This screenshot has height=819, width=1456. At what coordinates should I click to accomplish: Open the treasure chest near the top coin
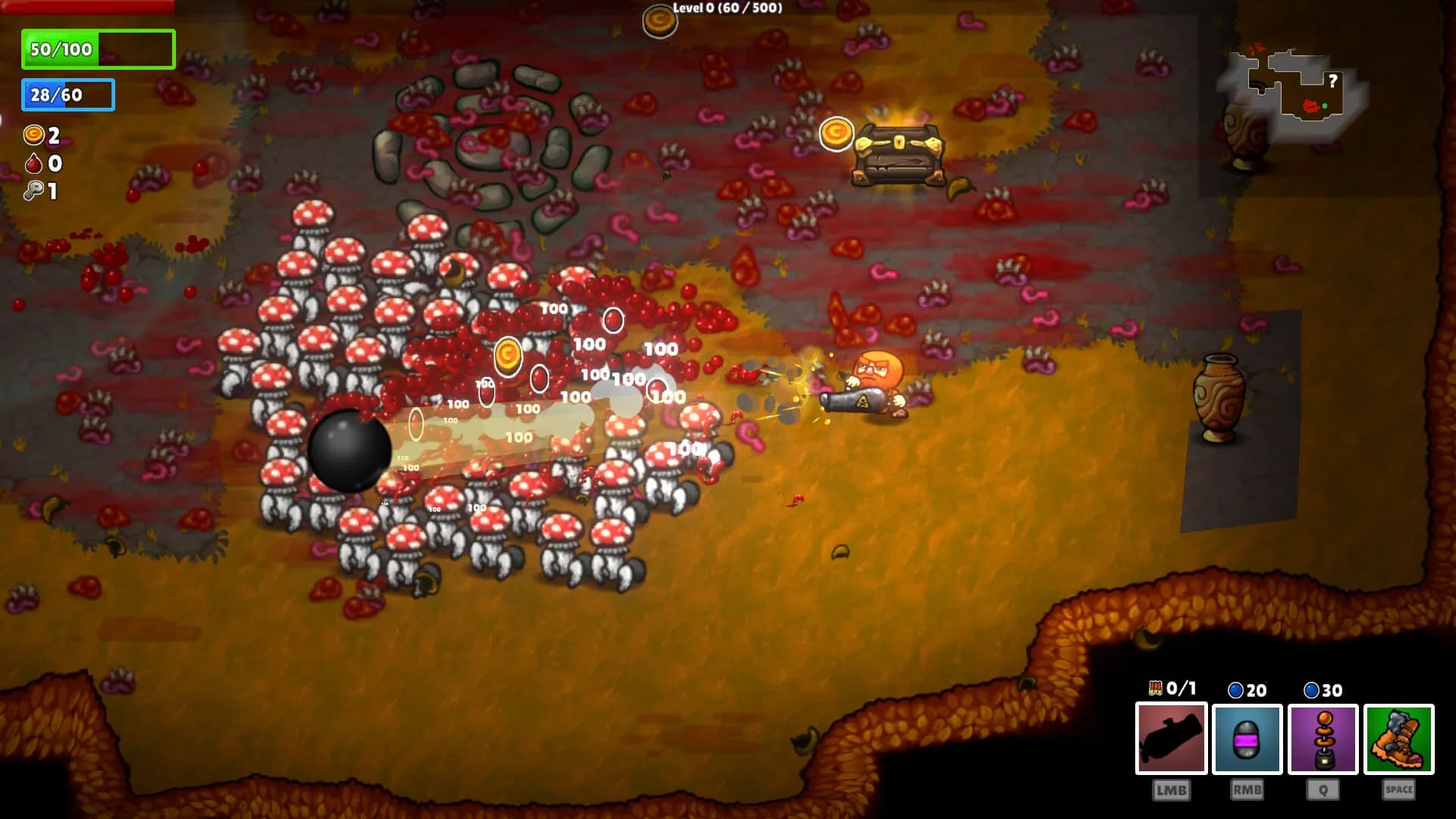[x=899, y=155]
